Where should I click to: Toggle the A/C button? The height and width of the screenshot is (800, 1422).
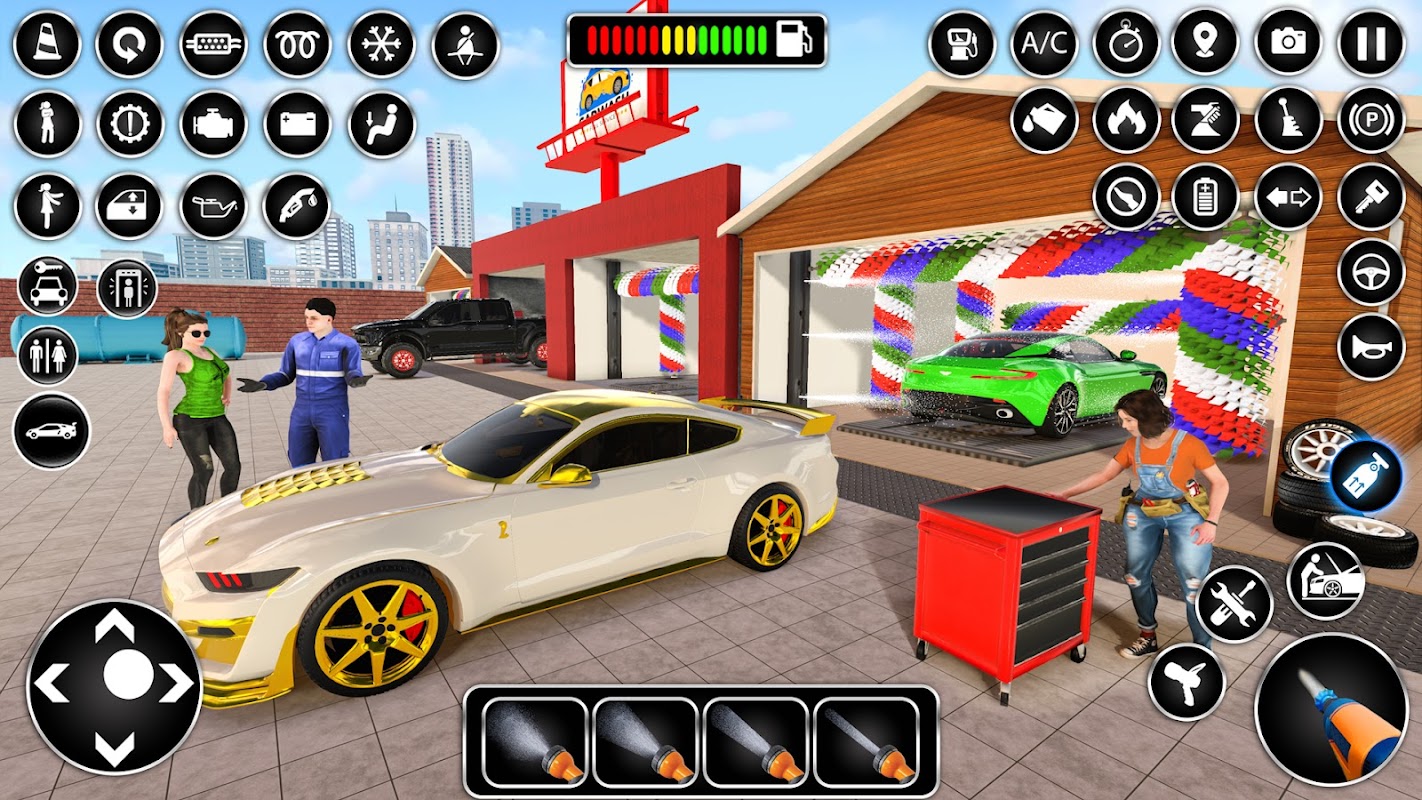pos(1045,43)
